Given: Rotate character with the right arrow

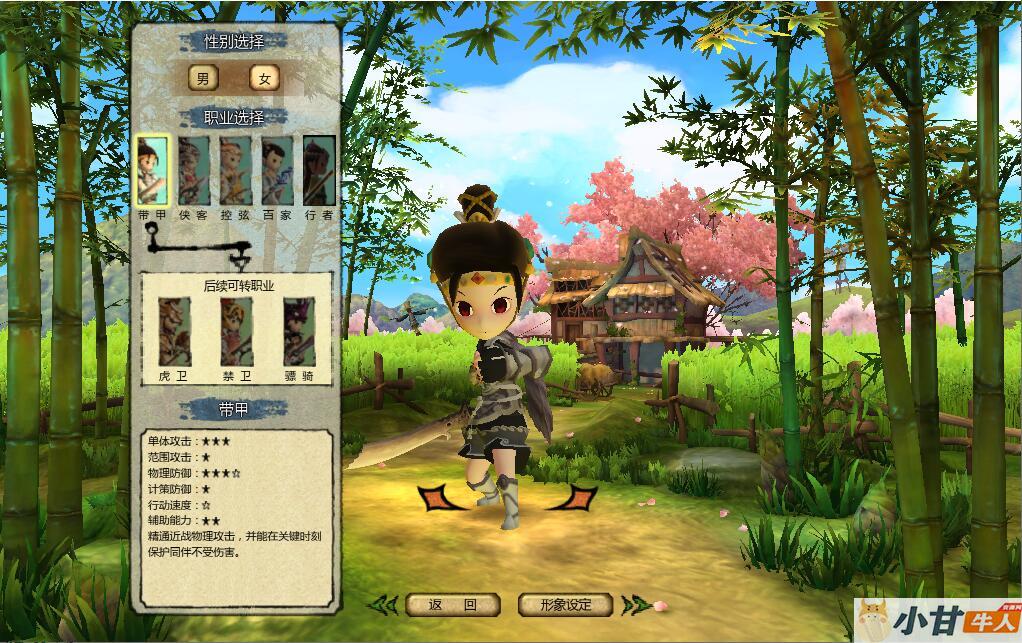Looking at the screenshot, I should click(578, 497).
